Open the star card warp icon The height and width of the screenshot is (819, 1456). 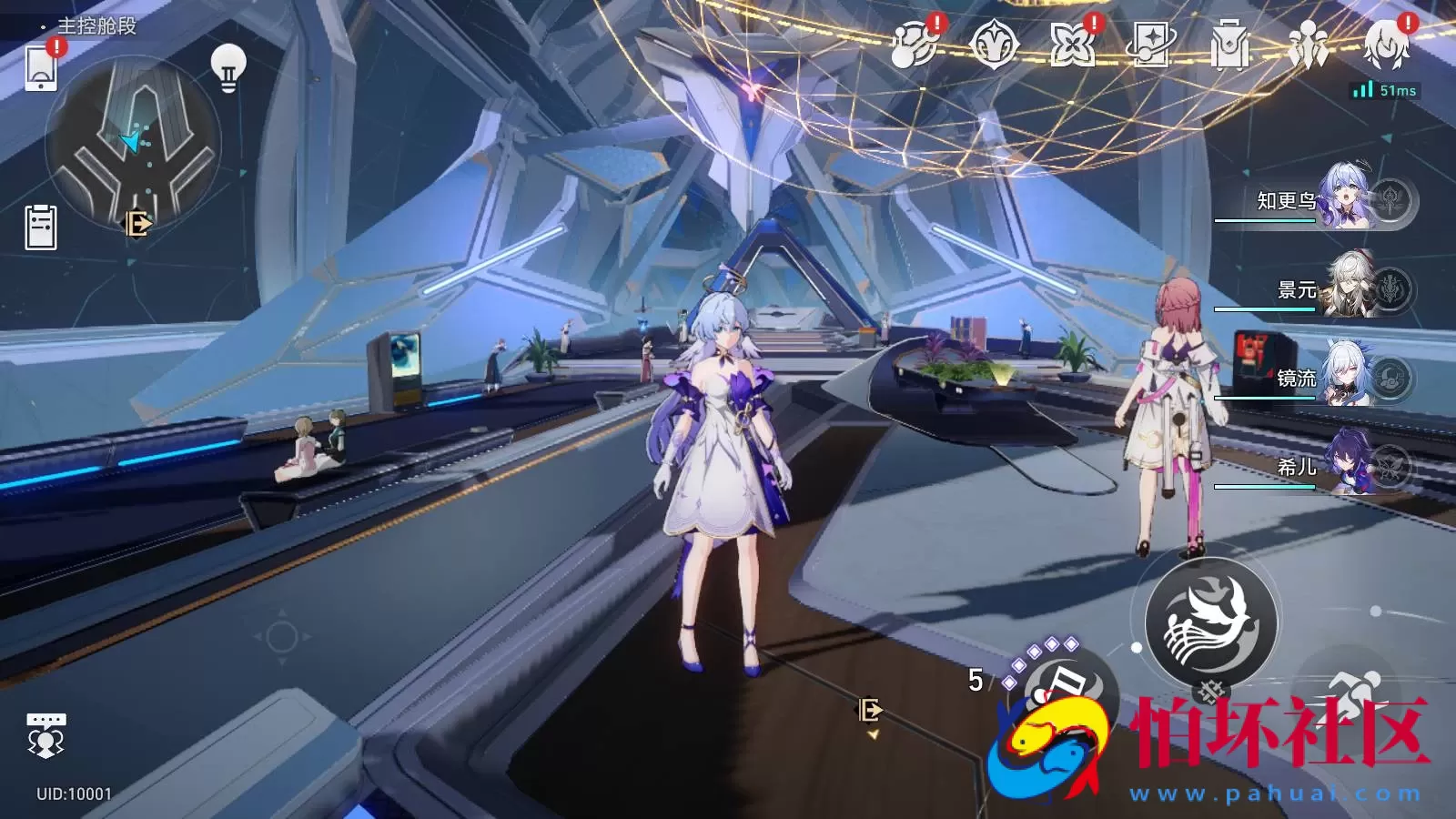coord(1150,44)
